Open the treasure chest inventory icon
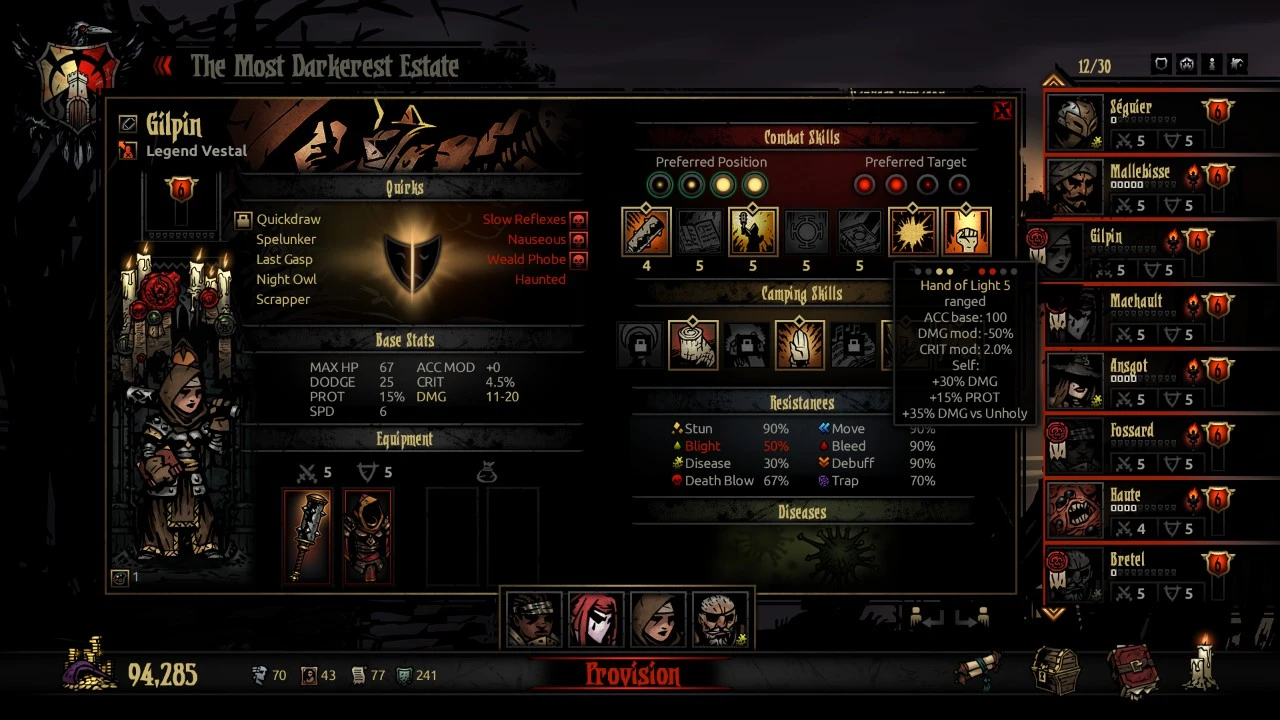This screenshot has width=1280, height=720. click(x=1055, y=670)
